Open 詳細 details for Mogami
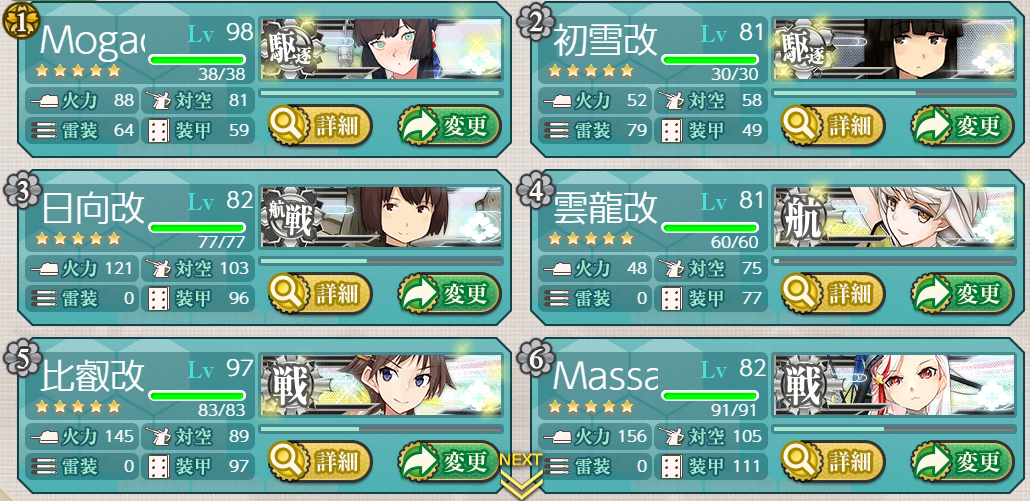 click(x=320, y=126)
